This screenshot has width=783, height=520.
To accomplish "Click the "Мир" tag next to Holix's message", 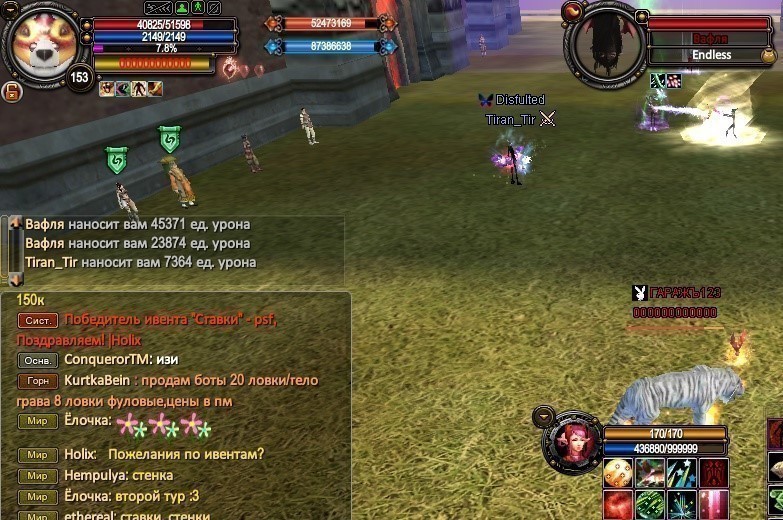I will pyautogui.click(x=37, y=455).
